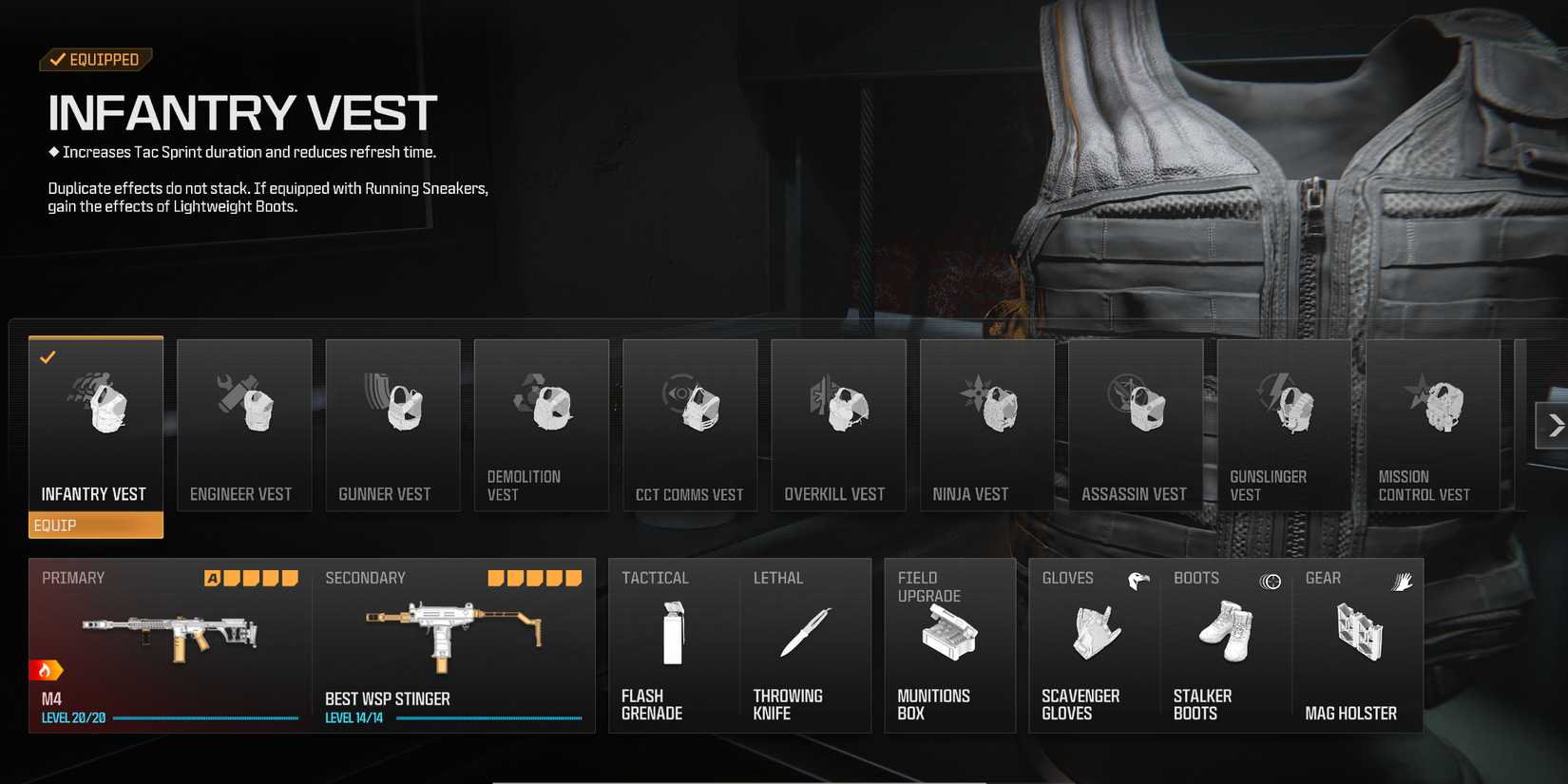The height and width of the screenshot is (784, 1568).
Task: Select the Engineer Vest
Action: point(243,425)
